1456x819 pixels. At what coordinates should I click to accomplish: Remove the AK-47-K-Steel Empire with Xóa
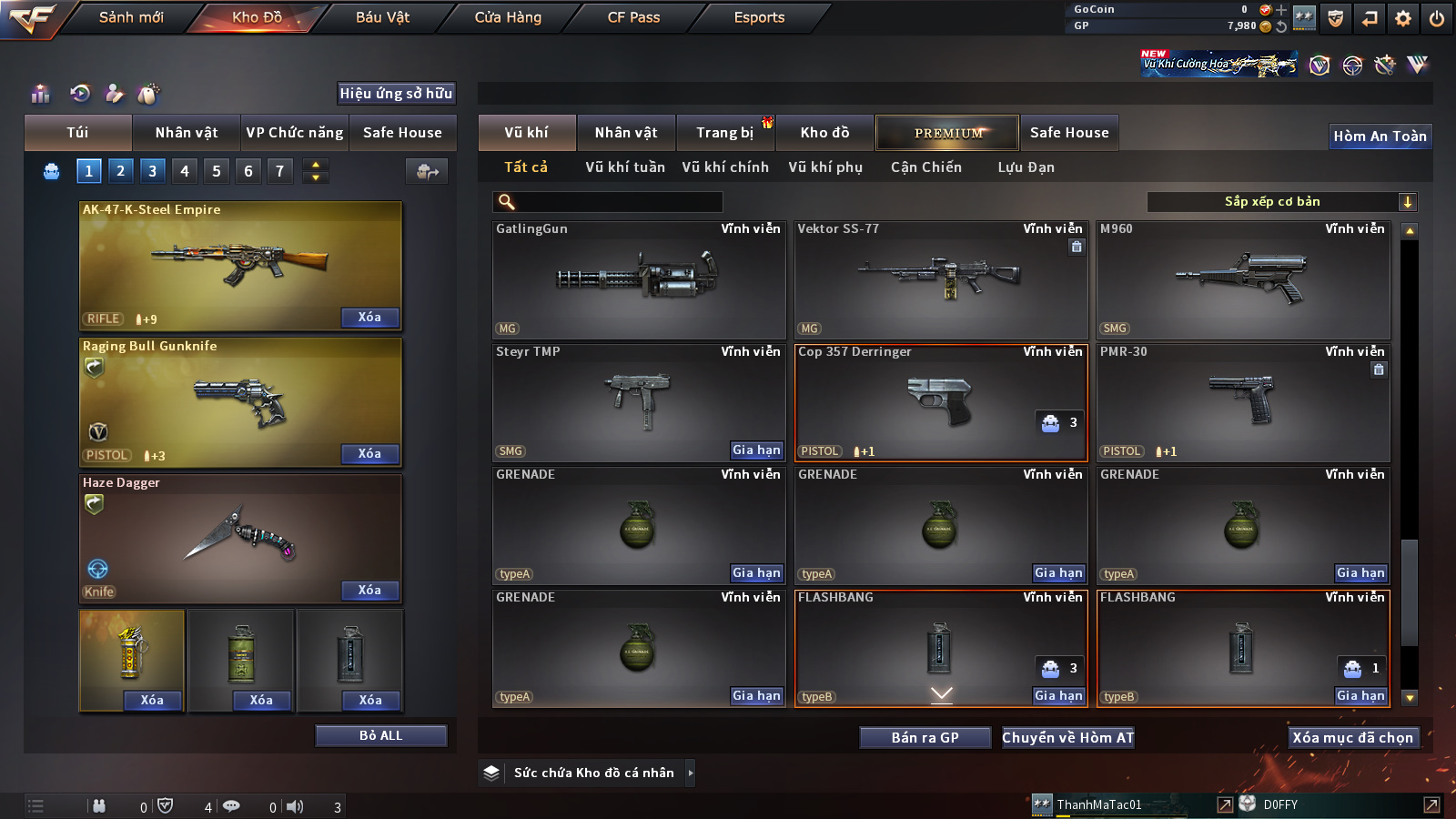(x=369, y=318)
